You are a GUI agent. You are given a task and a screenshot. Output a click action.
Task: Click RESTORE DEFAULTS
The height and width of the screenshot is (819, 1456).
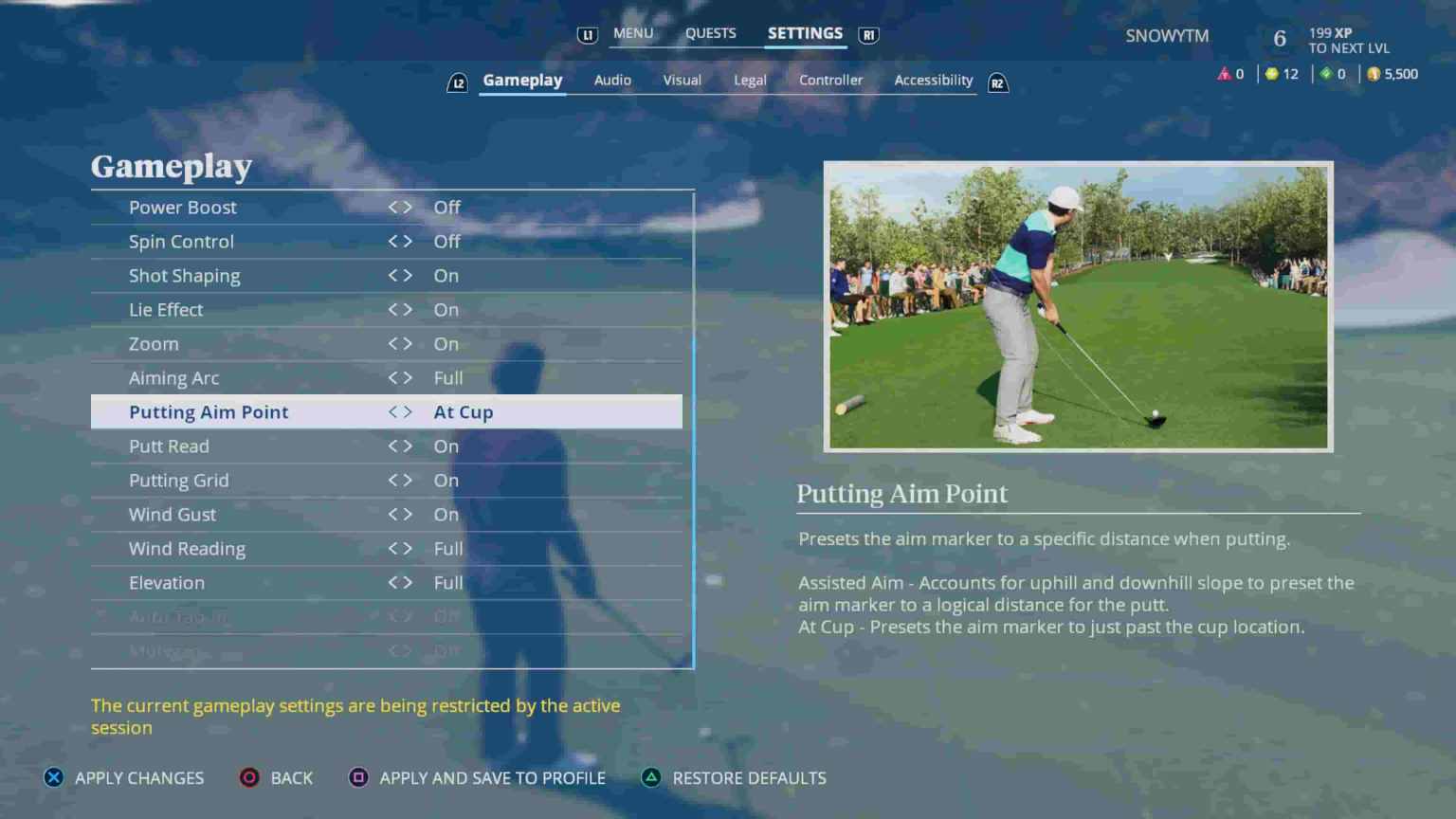[x=749, y=777]
